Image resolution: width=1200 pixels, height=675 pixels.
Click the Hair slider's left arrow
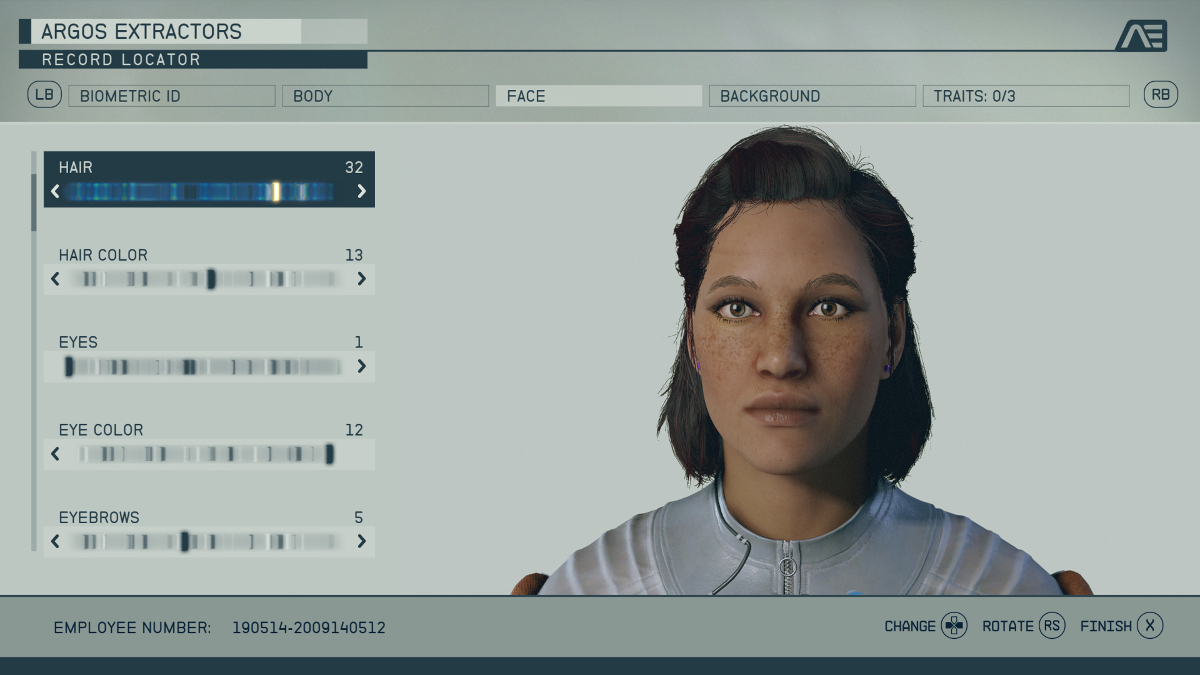click(x=55, y=191)
